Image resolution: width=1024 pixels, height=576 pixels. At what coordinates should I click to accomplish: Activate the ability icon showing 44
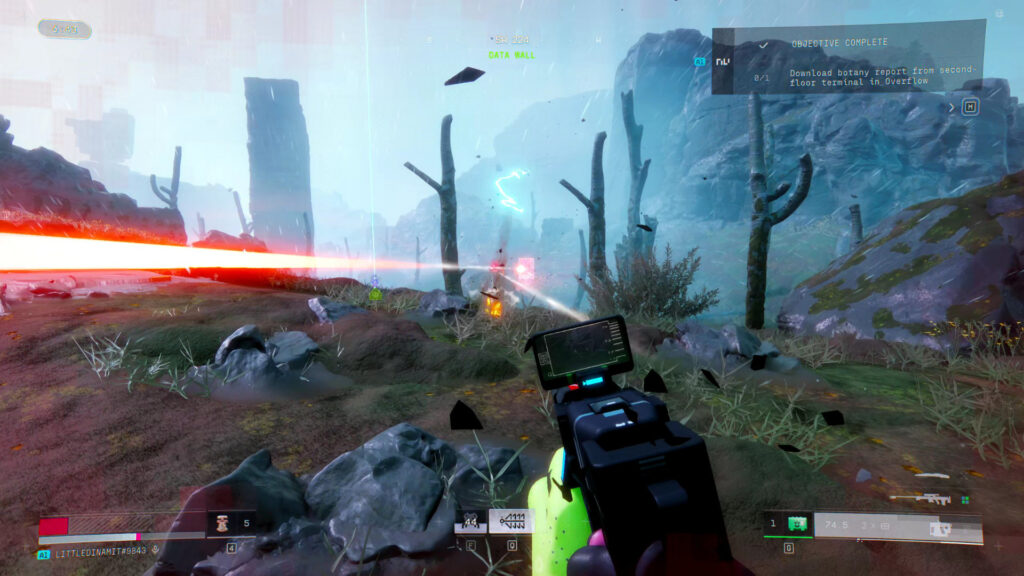coord(470,521)
